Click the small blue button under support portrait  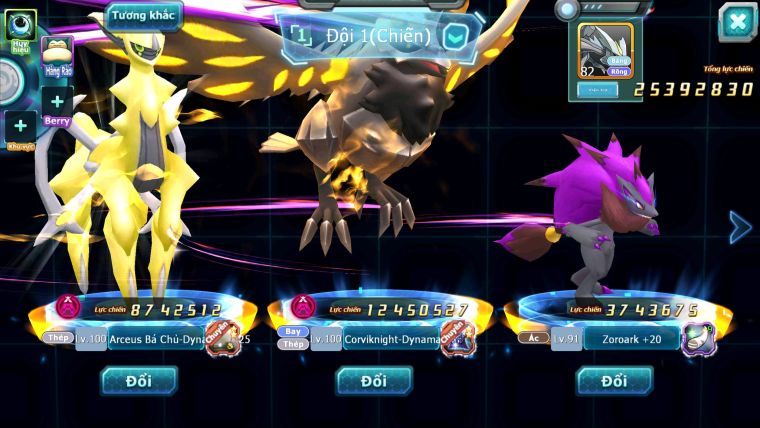[x=597, y=89]
